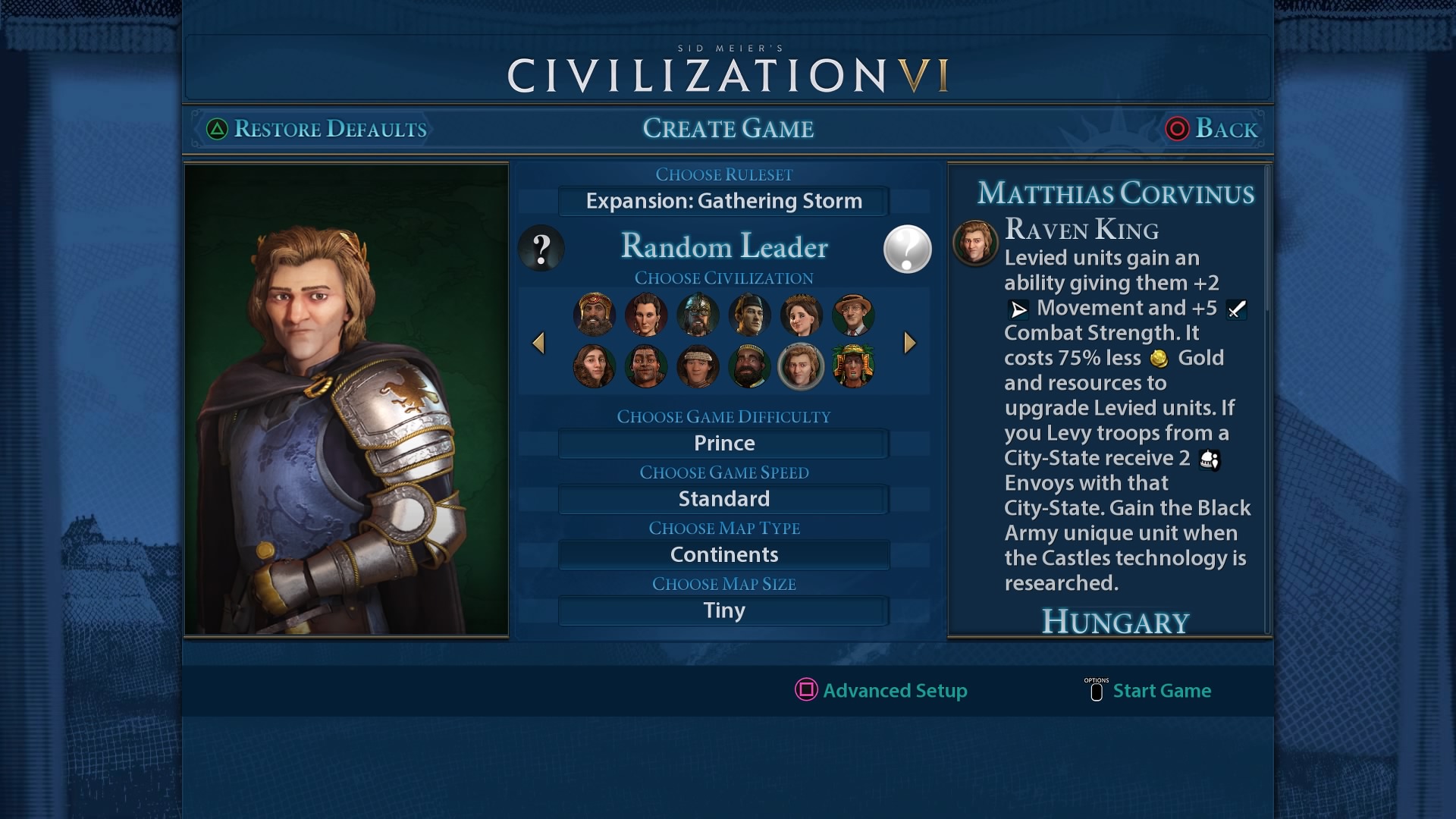The height and width of the screenshot is (819, 1456).
Task: Show previous page of civilization leaders
Action: tap(538, 343)
